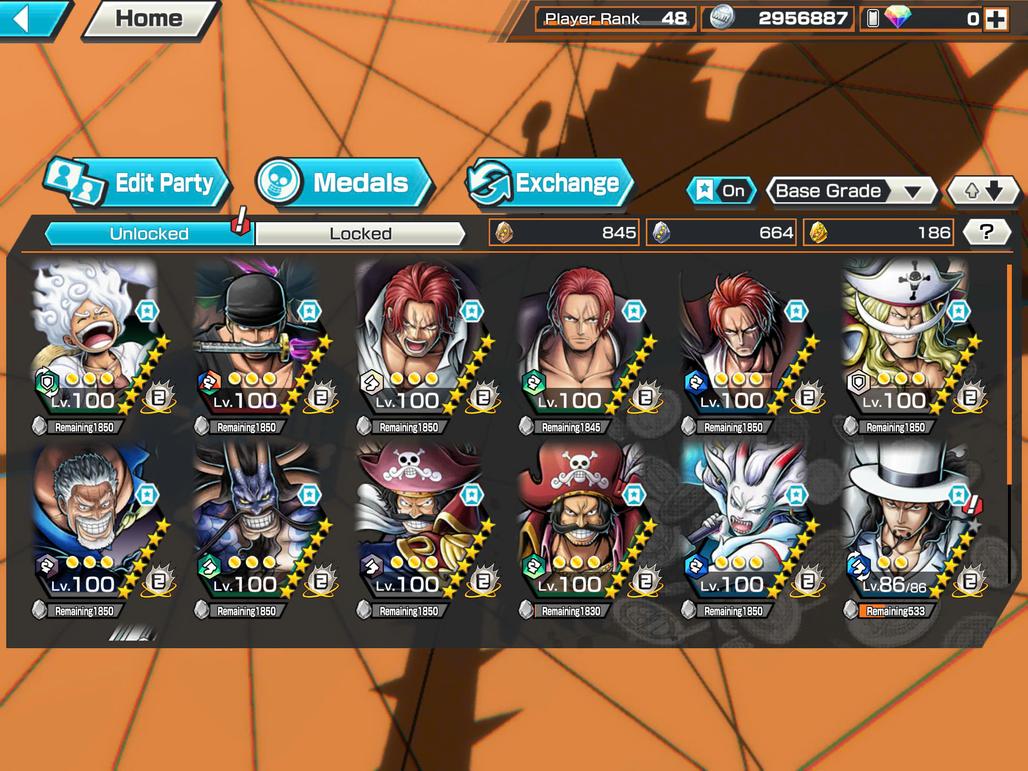
Task: Reverse the sort order with arrows button
Action: 982,190
